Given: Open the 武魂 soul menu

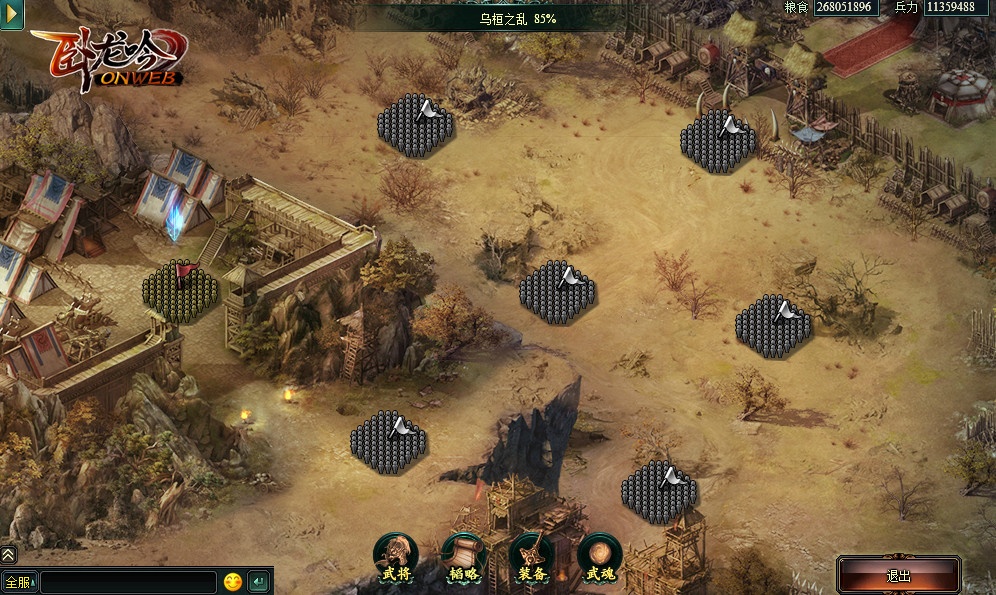Looking at the screenshot, I should tap(600, 557).
